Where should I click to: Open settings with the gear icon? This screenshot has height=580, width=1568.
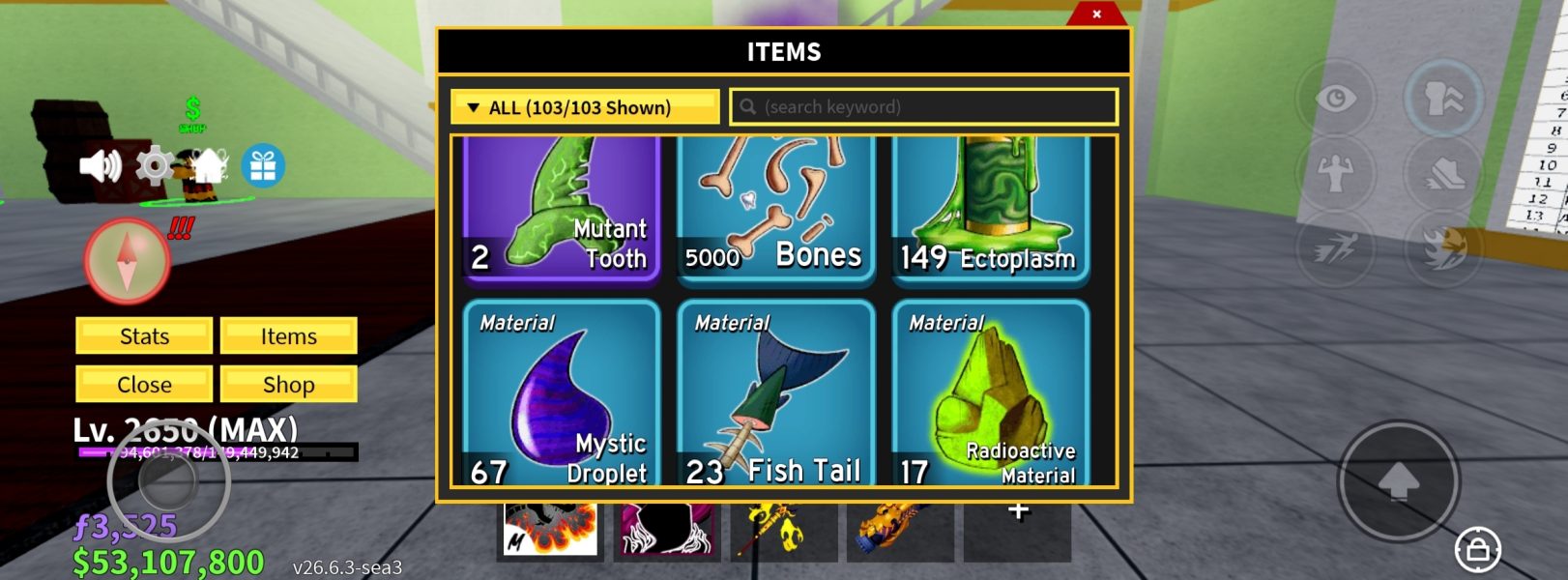(x=154, y=166)
